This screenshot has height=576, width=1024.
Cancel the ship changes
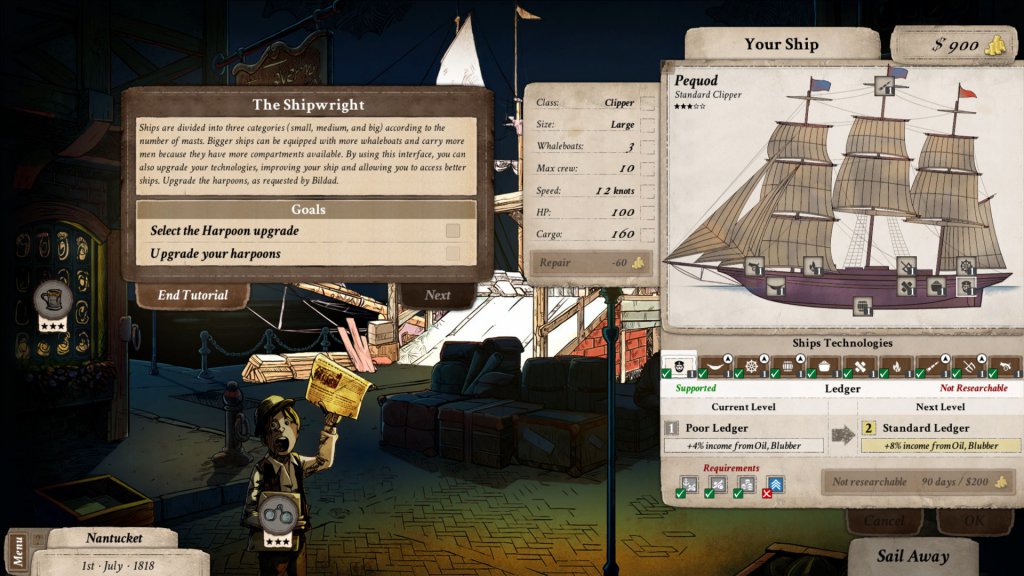(883, 521)
